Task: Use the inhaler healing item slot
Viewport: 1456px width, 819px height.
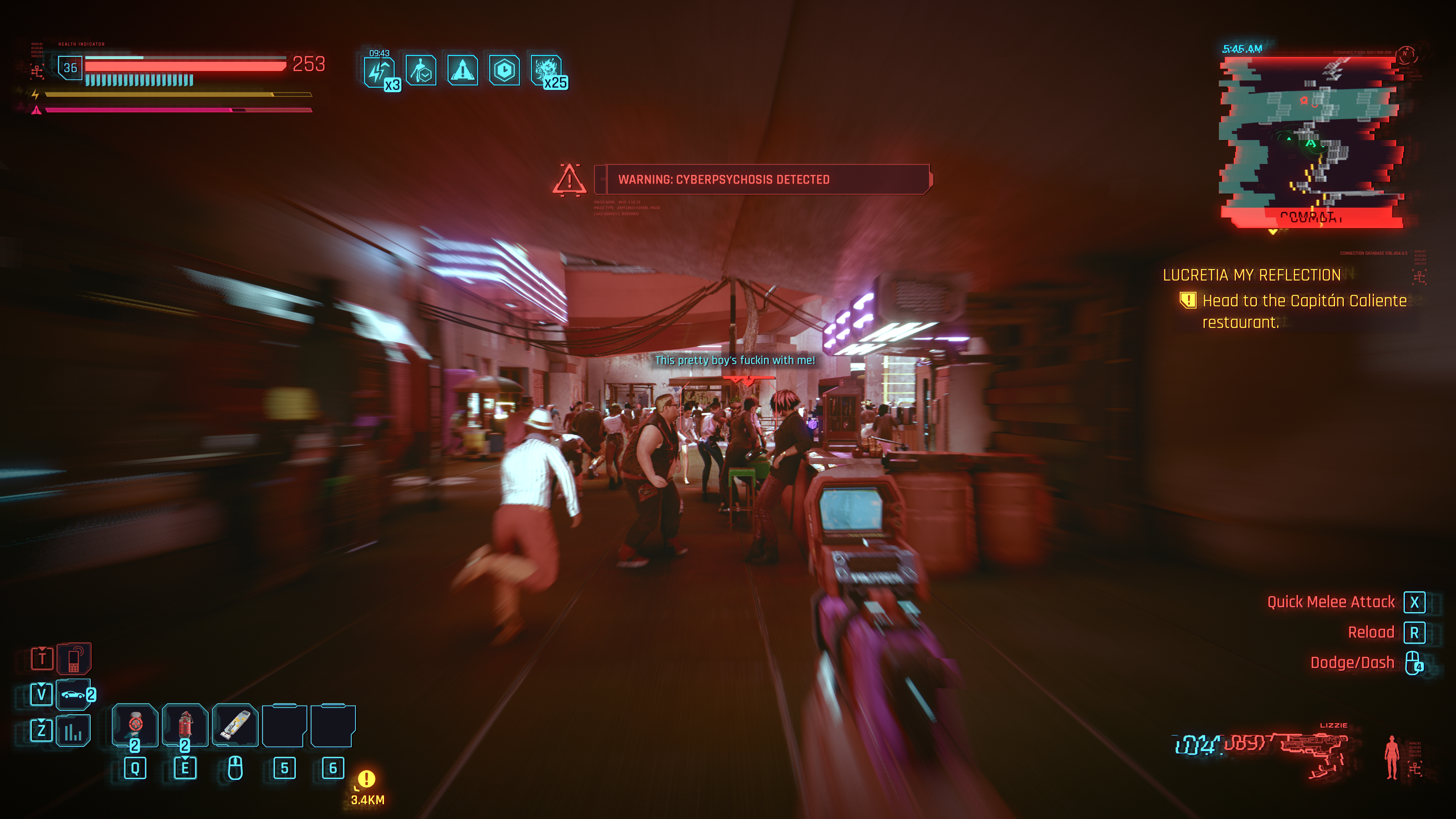Action: point(235,724)
